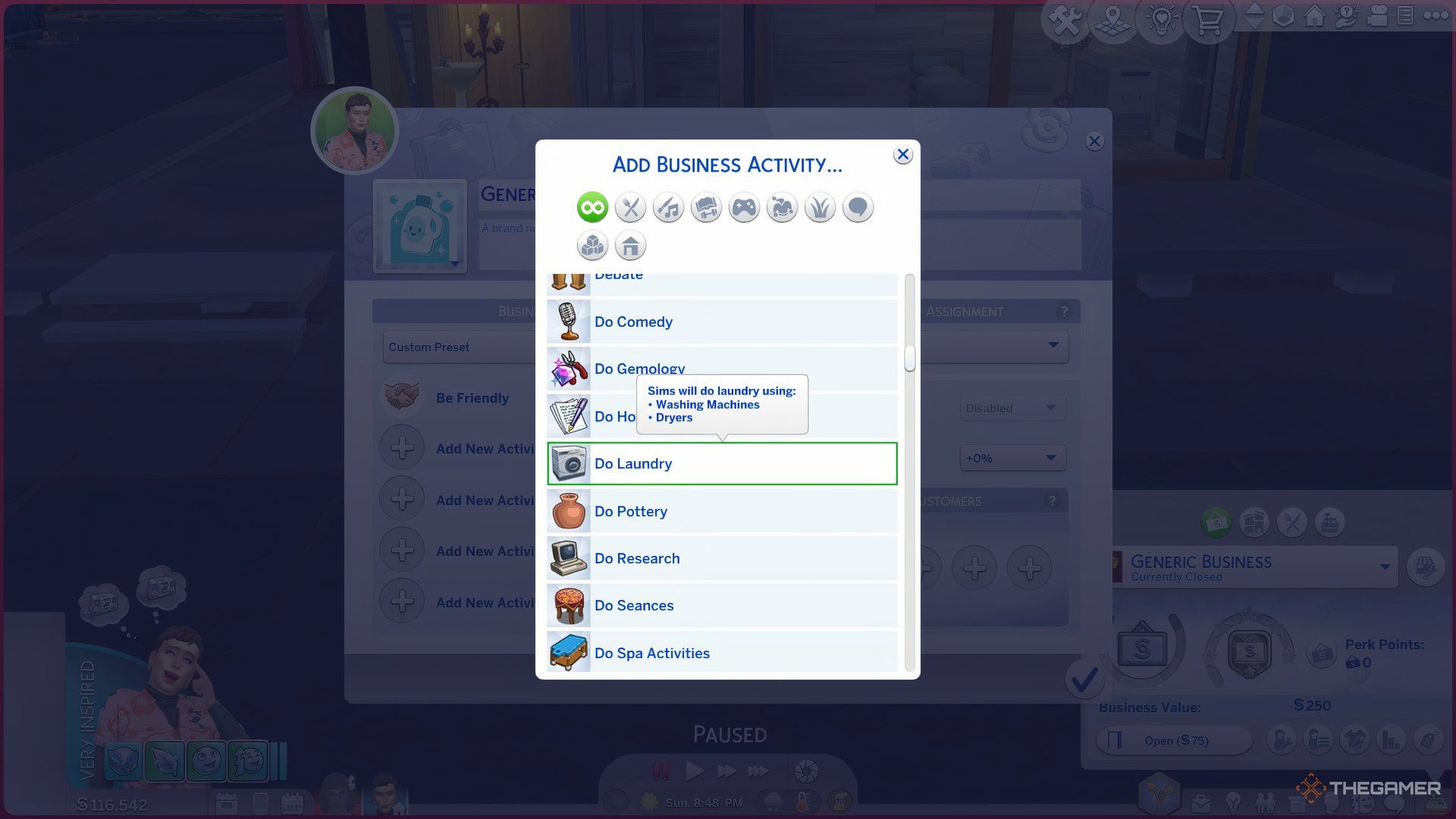Show all activities with infinity filter
The width and height of the screenshot is (1456, 819).
click(x=592, y=208)
